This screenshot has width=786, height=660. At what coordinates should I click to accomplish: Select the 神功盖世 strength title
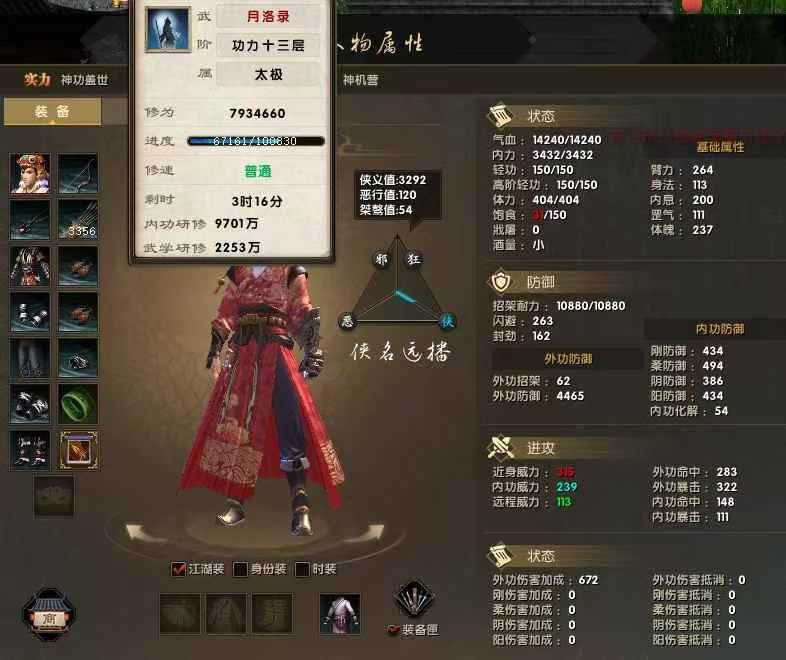pyautogui.click(x=84, y=80)
